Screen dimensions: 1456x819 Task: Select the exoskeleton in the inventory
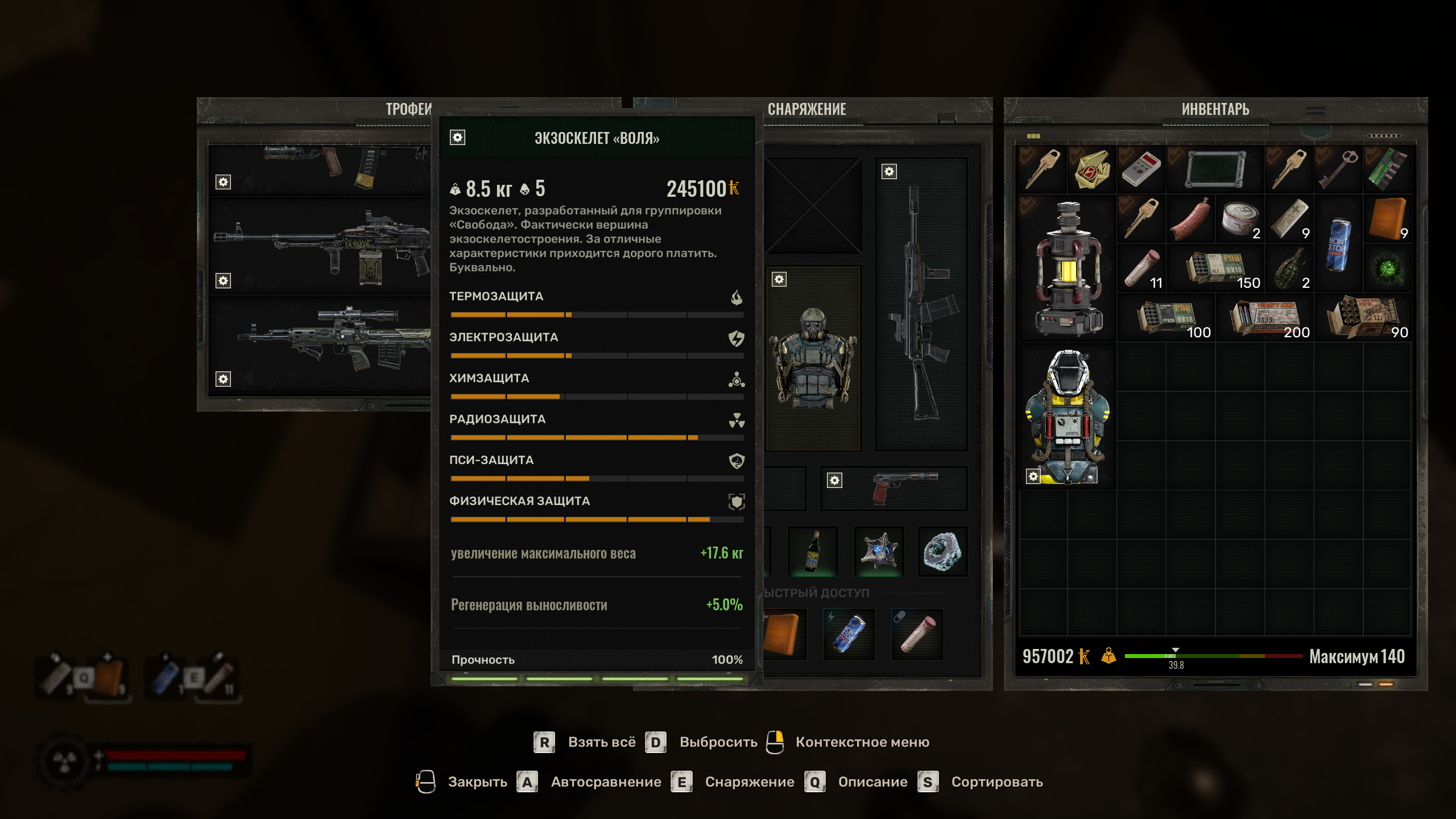point(1068,416)
